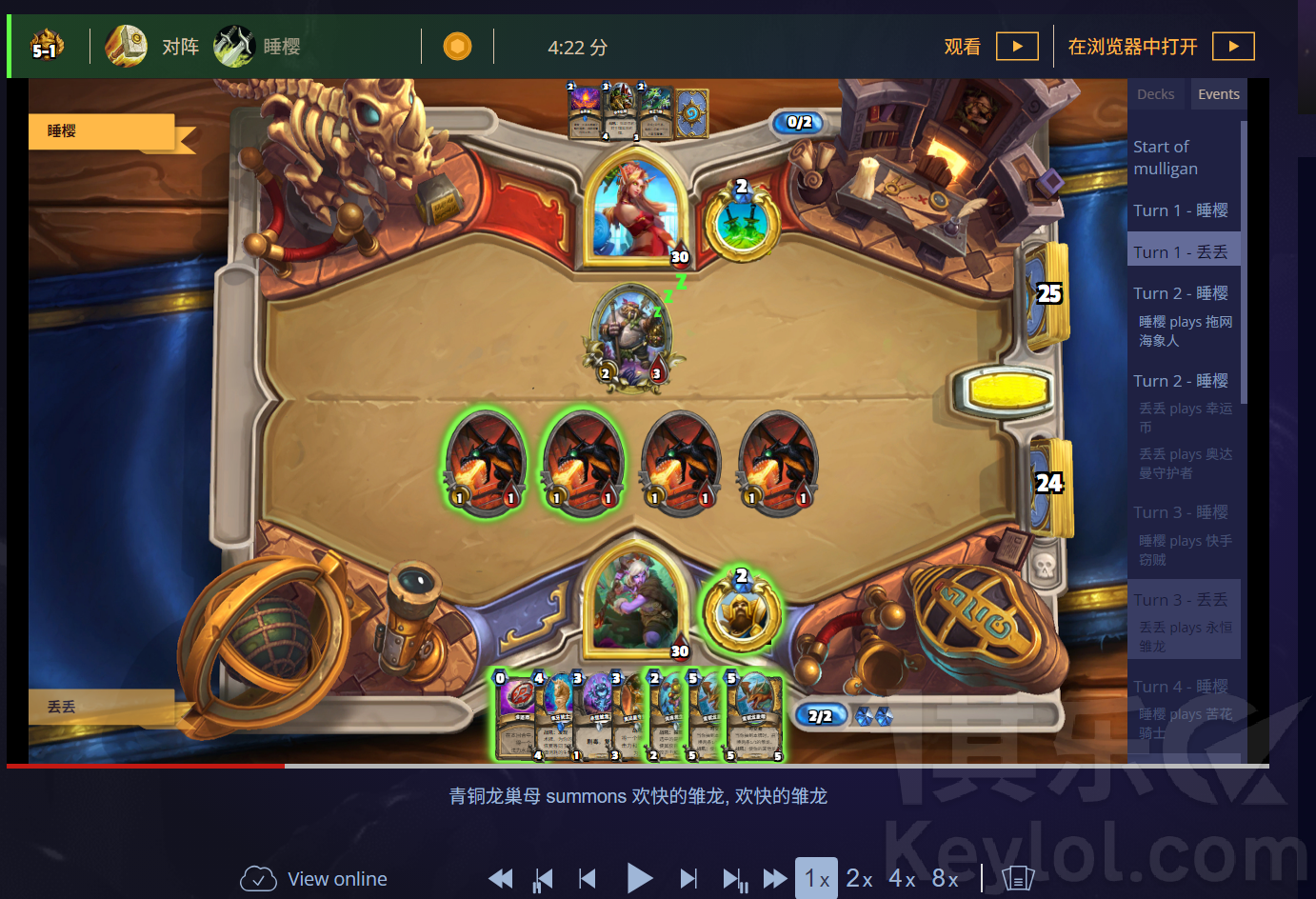Image resolution: width=1316 pixels, height=899 pixels.
Task: Select the Events tab
Action: tap(1218, 94)
